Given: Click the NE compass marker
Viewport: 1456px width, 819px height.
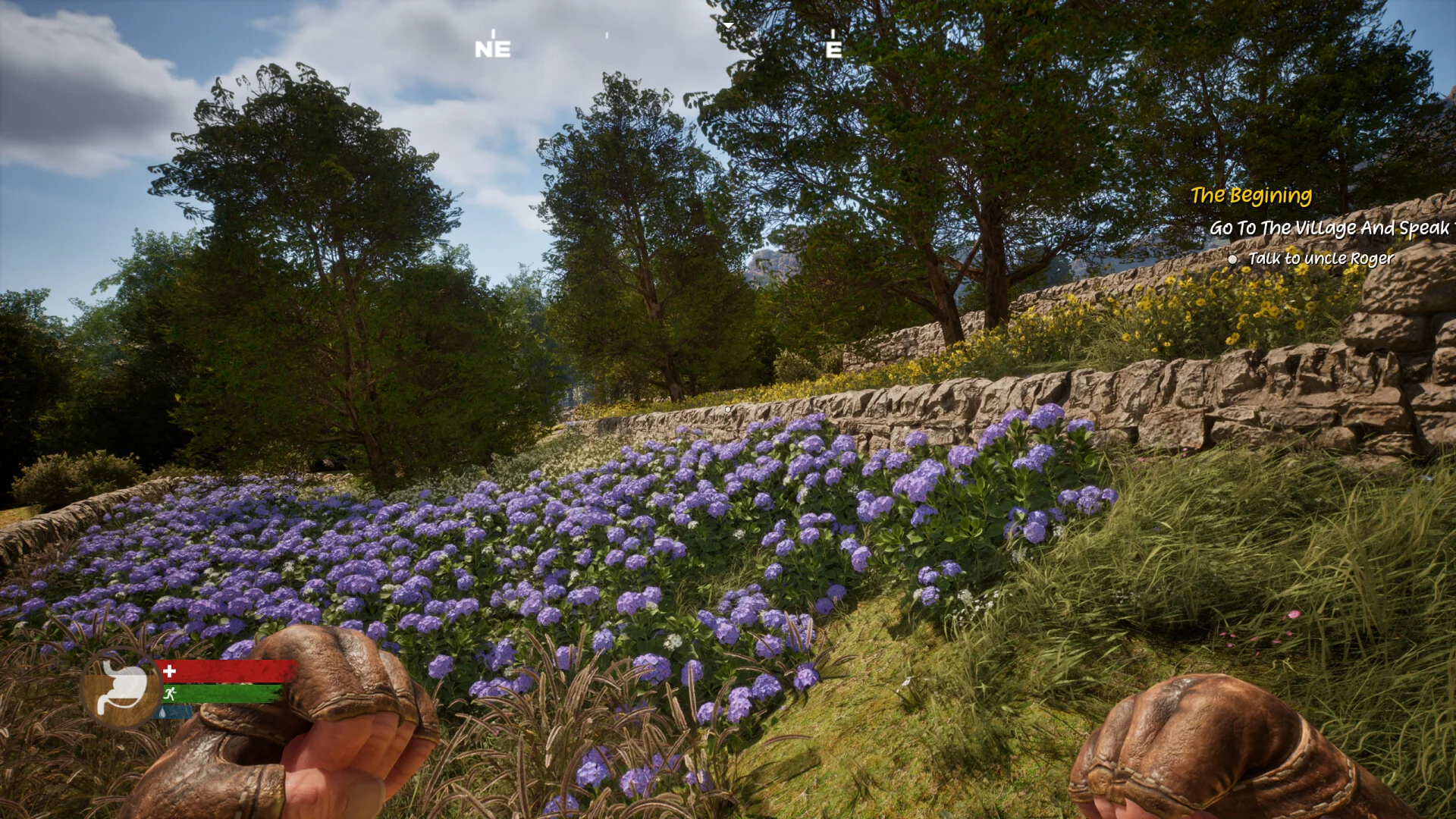Looking at the screenshot, I should (492, 49).
